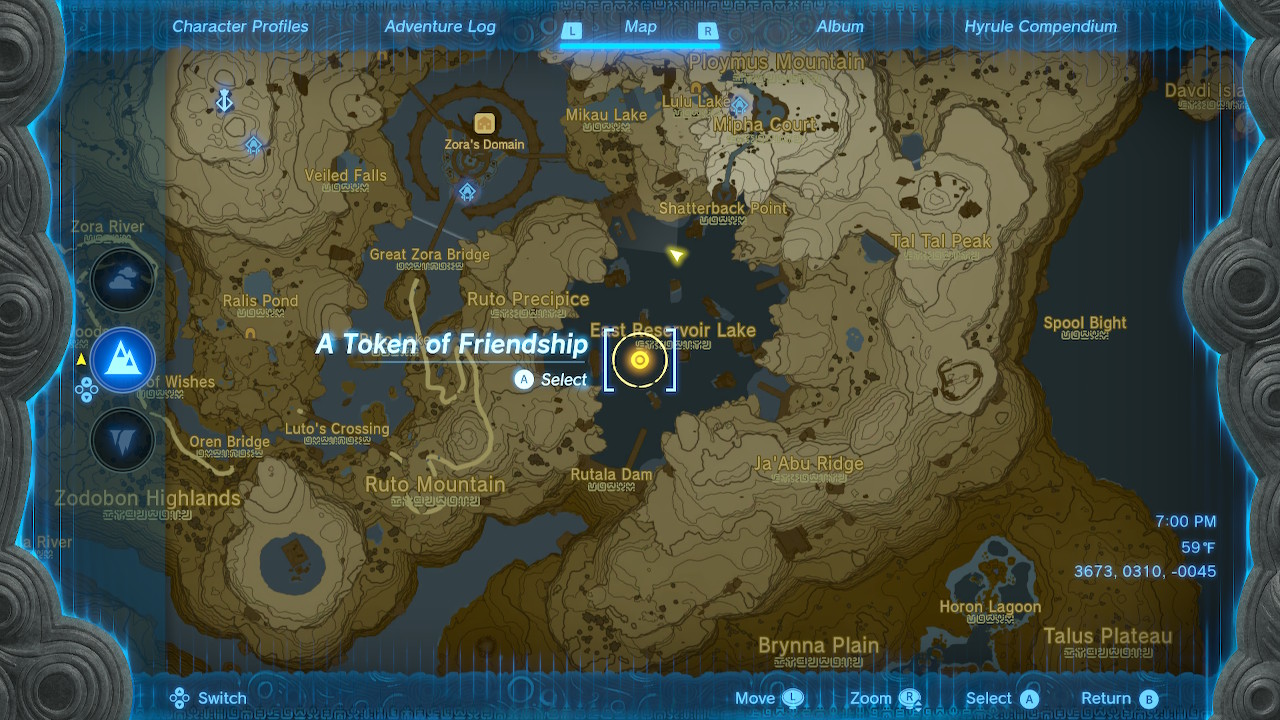Screen dimensions: 1280x720
Task: Open the Adventure Log tab
Action: [x=440, y=27]
